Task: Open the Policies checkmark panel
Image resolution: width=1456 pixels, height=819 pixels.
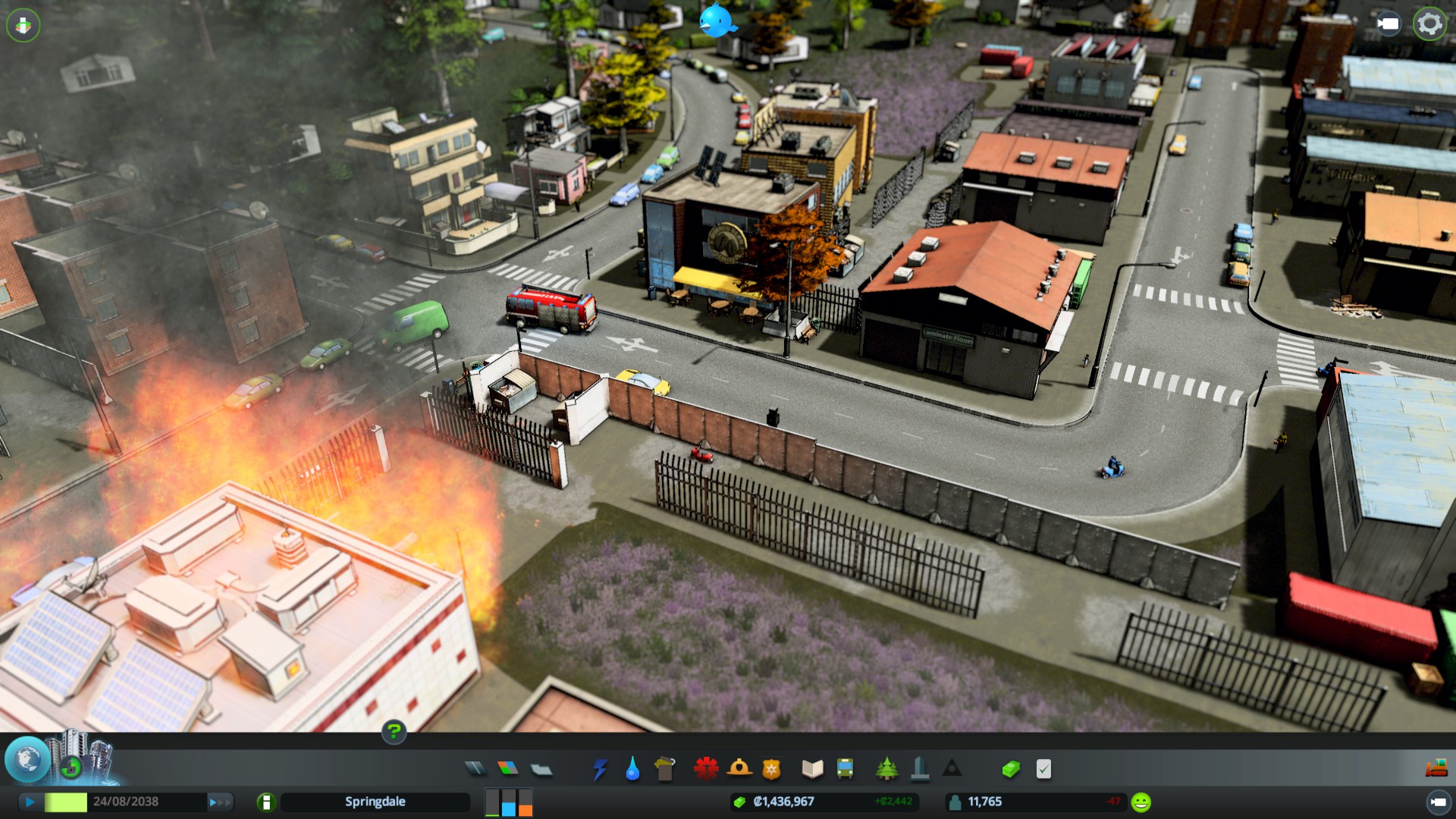Action: click(x=1043, y=770)
